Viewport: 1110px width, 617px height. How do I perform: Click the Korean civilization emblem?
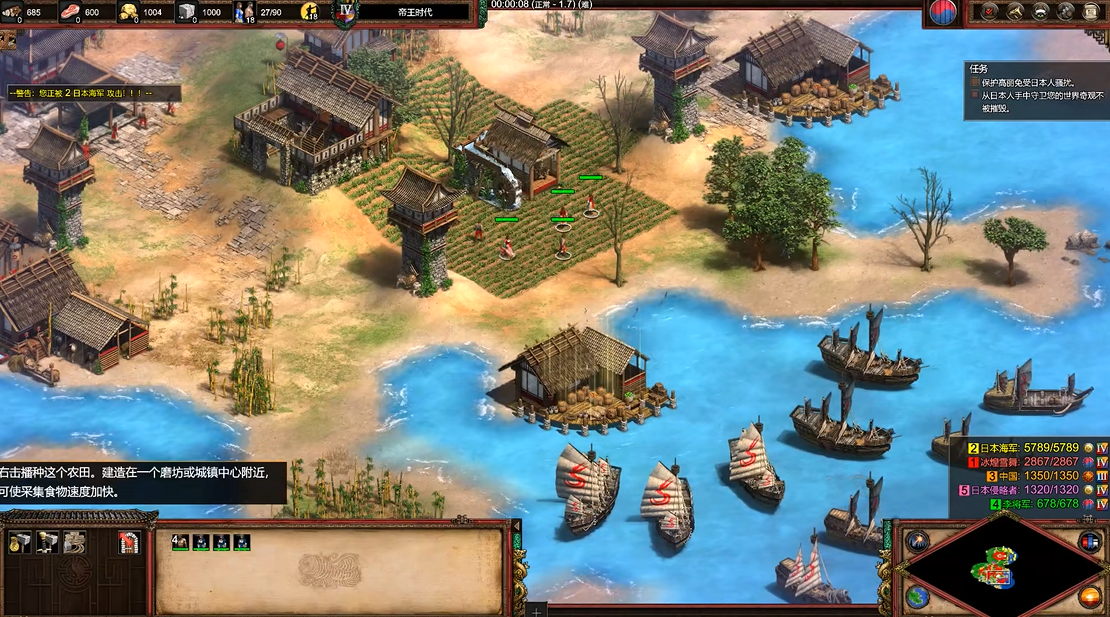coord(942,13)
